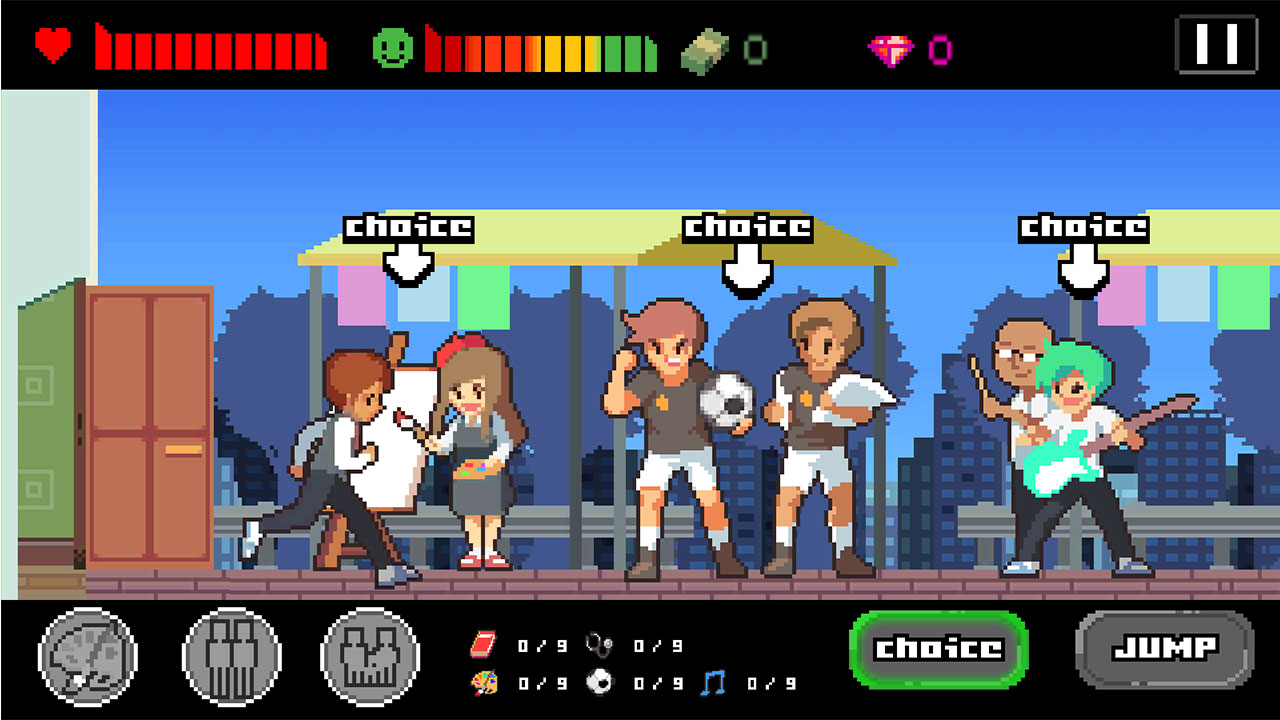
Task: Select the two hugging figures icon
Action: click(x=370, y=656)
